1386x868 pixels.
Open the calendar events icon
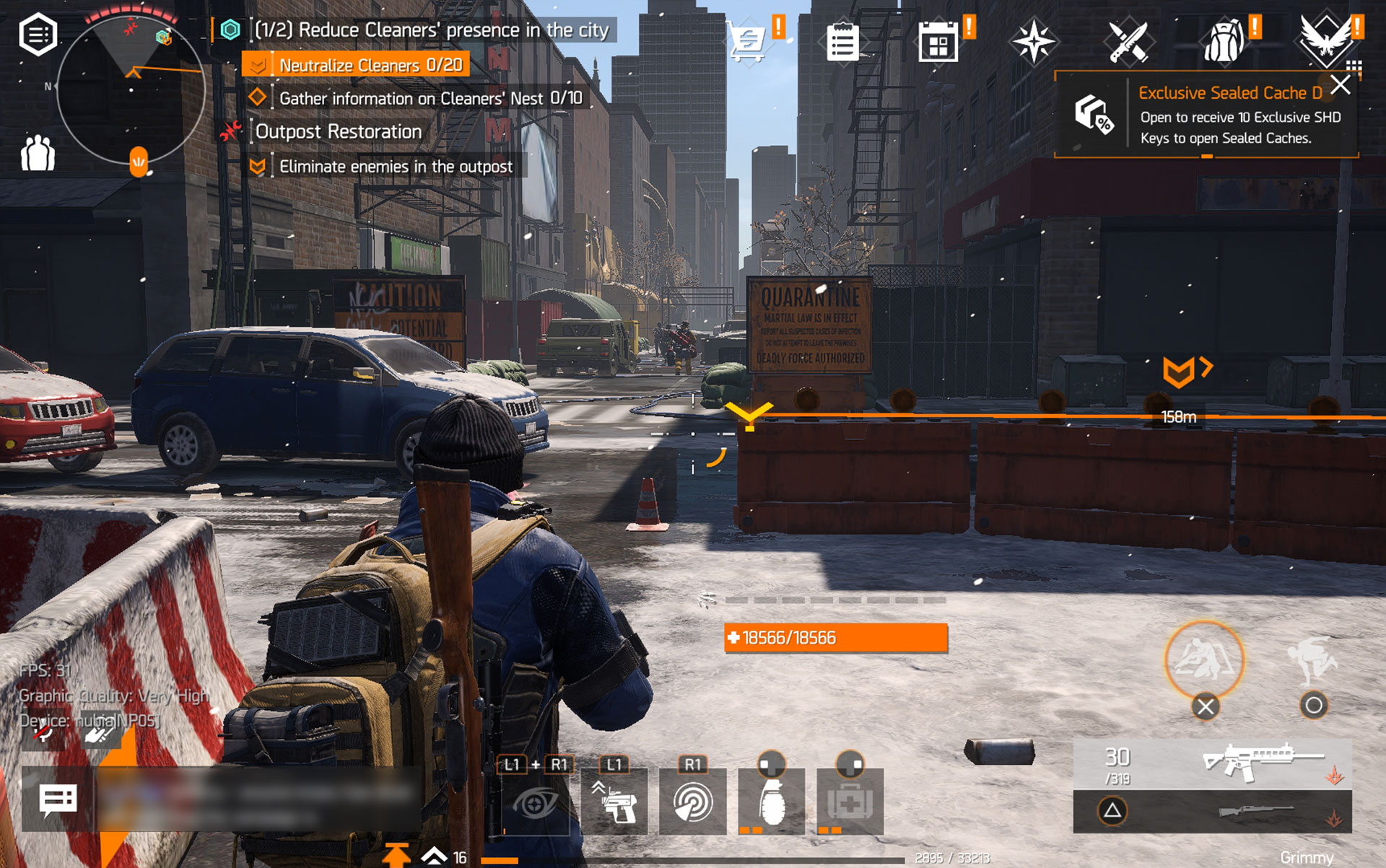(938, 43)
